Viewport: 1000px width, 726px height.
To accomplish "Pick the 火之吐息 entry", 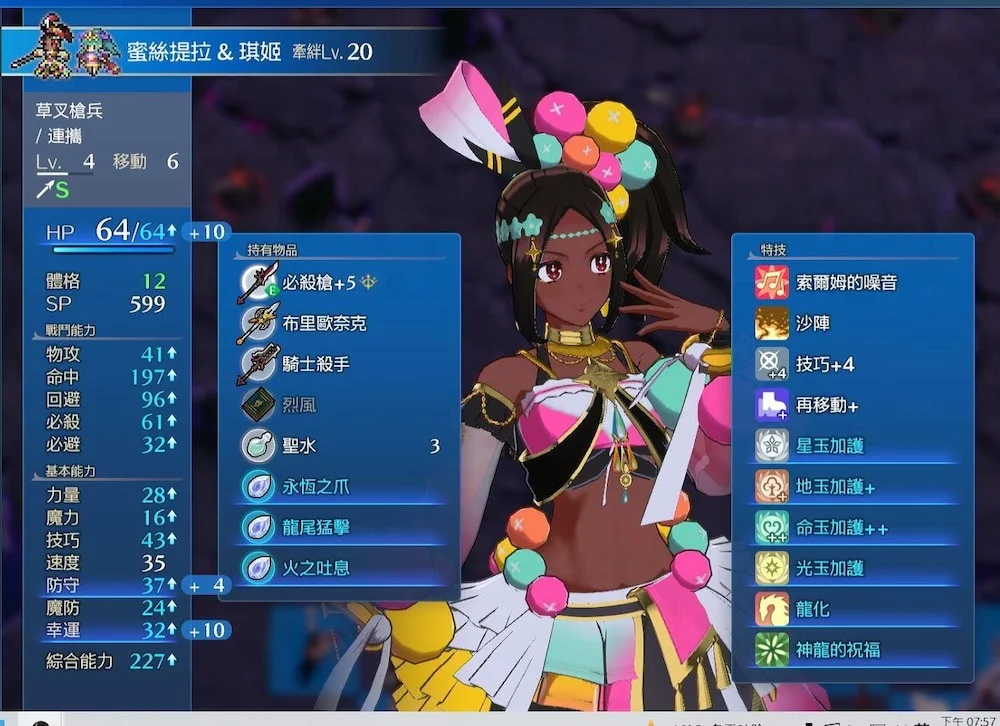I will 316,568.
